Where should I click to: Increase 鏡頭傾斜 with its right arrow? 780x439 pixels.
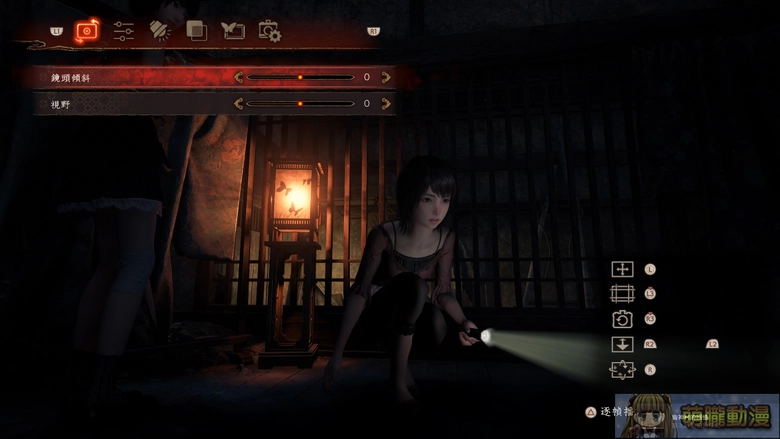(386, 77)
